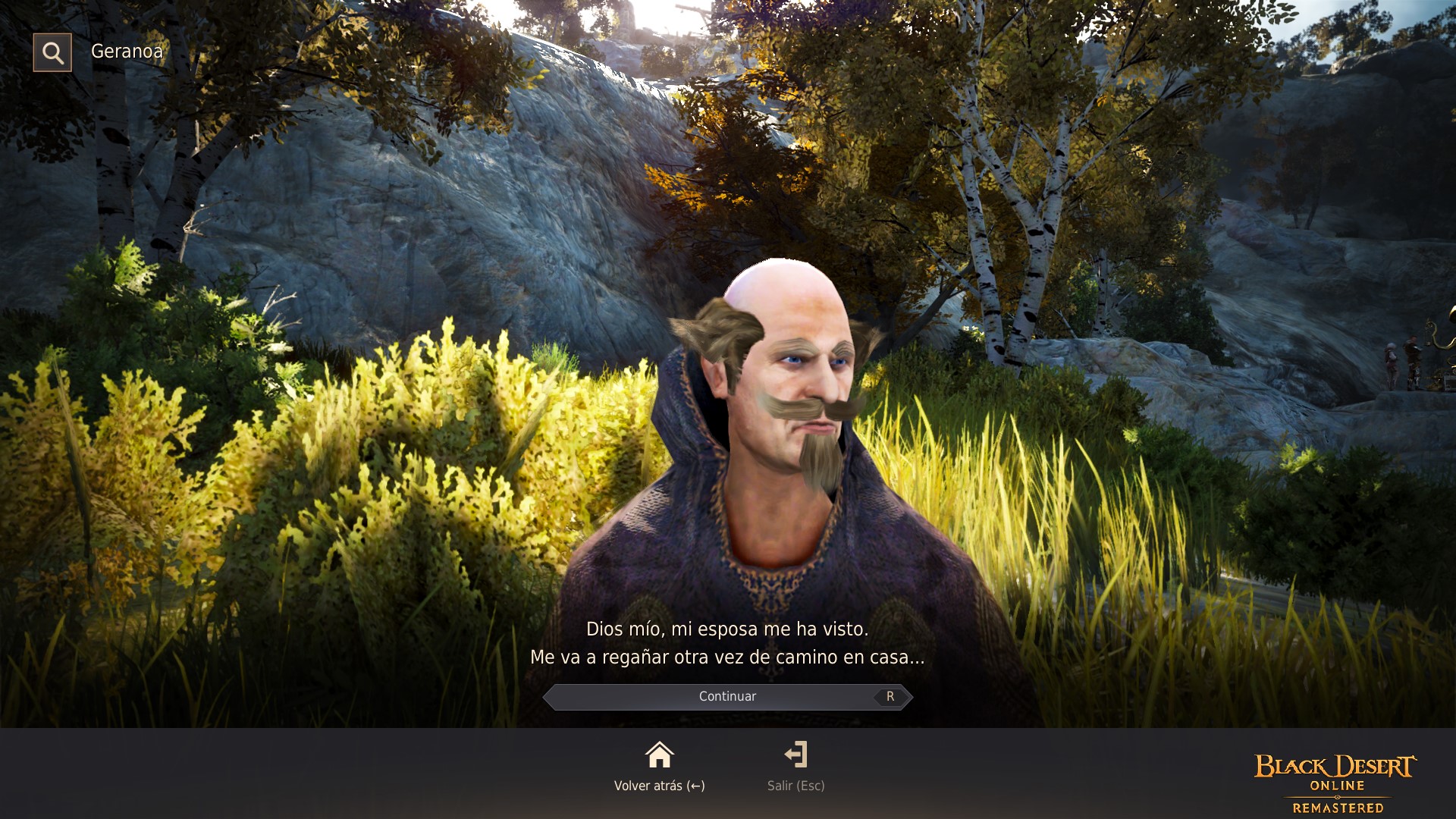The image size is (1456, 819).
Task: Select Salir (Esc) to end the conversation
Action: point(795,786)
